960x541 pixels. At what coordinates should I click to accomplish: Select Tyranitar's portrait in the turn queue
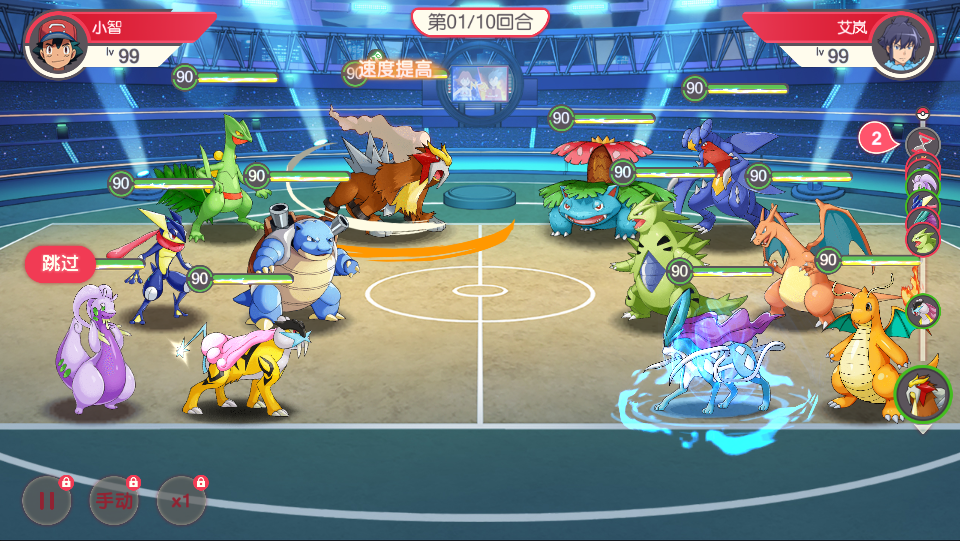(x=923, y=239)
